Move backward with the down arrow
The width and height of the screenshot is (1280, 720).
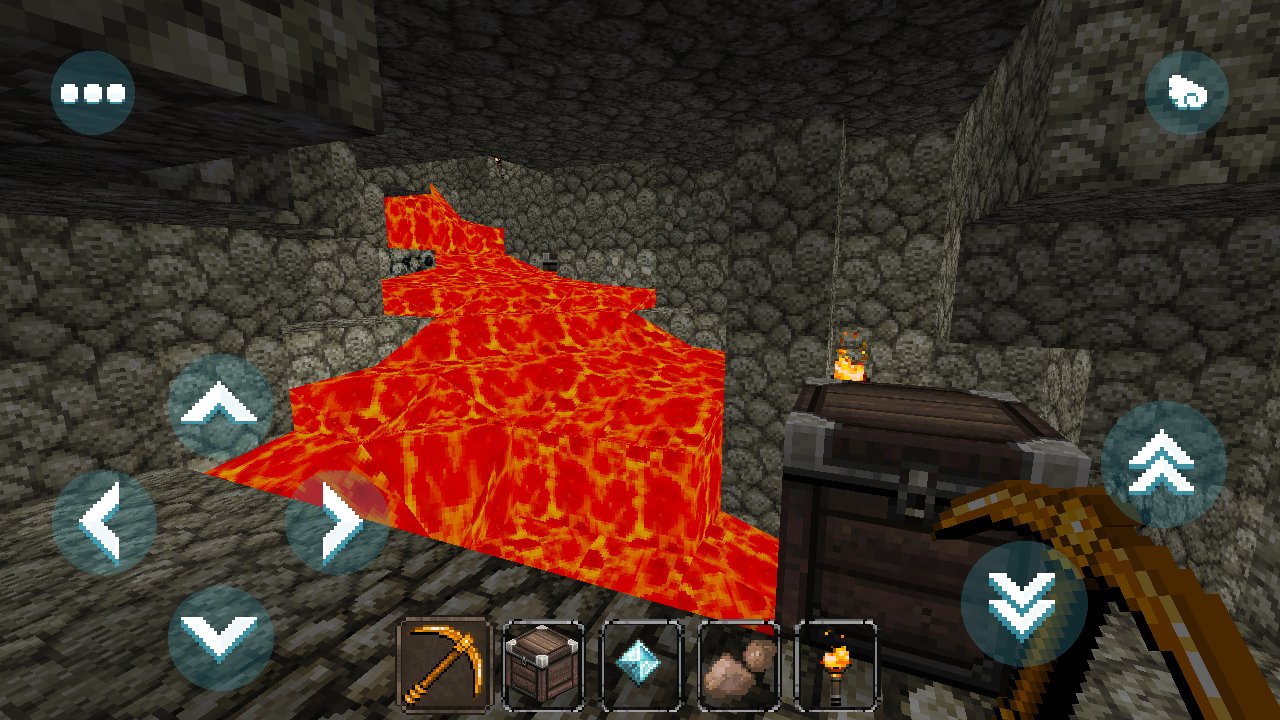pos(220,636)
